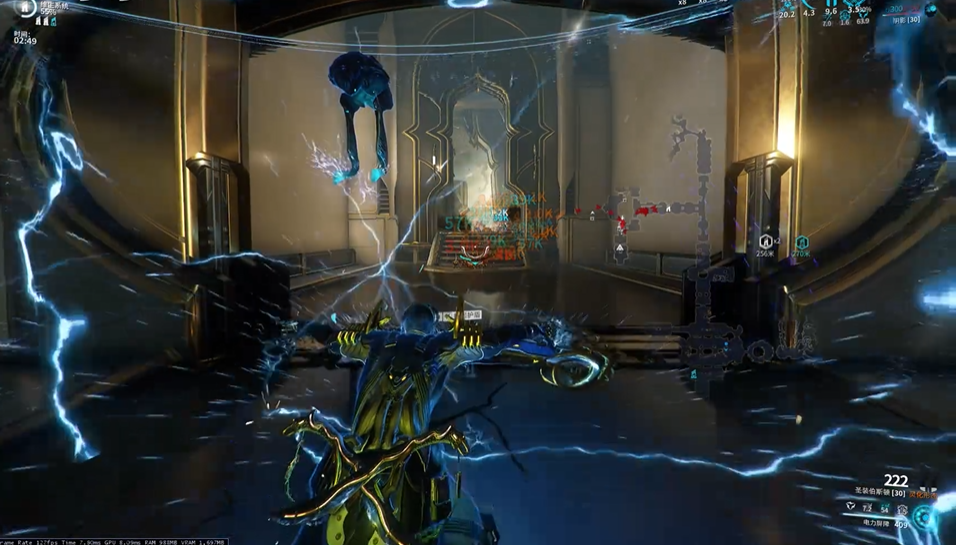This screenshot has height=545, width=956.
Task: Click the defense objective tower icon
Action: 25,8
